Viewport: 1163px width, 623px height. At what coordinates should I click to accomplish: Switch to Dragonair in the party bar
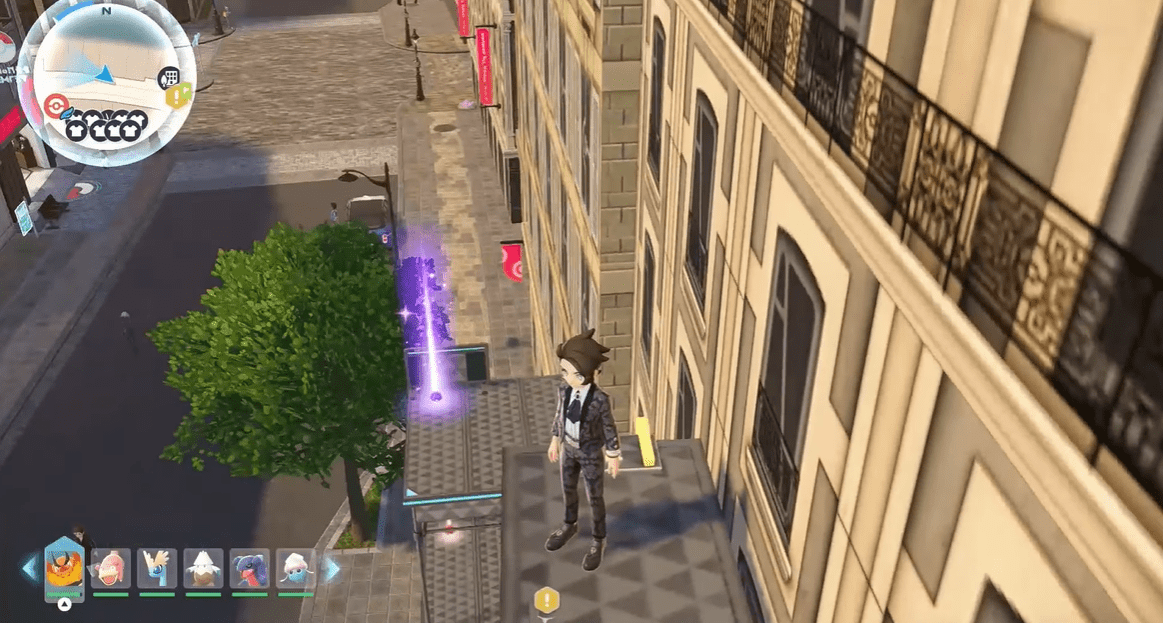(157, 568)
